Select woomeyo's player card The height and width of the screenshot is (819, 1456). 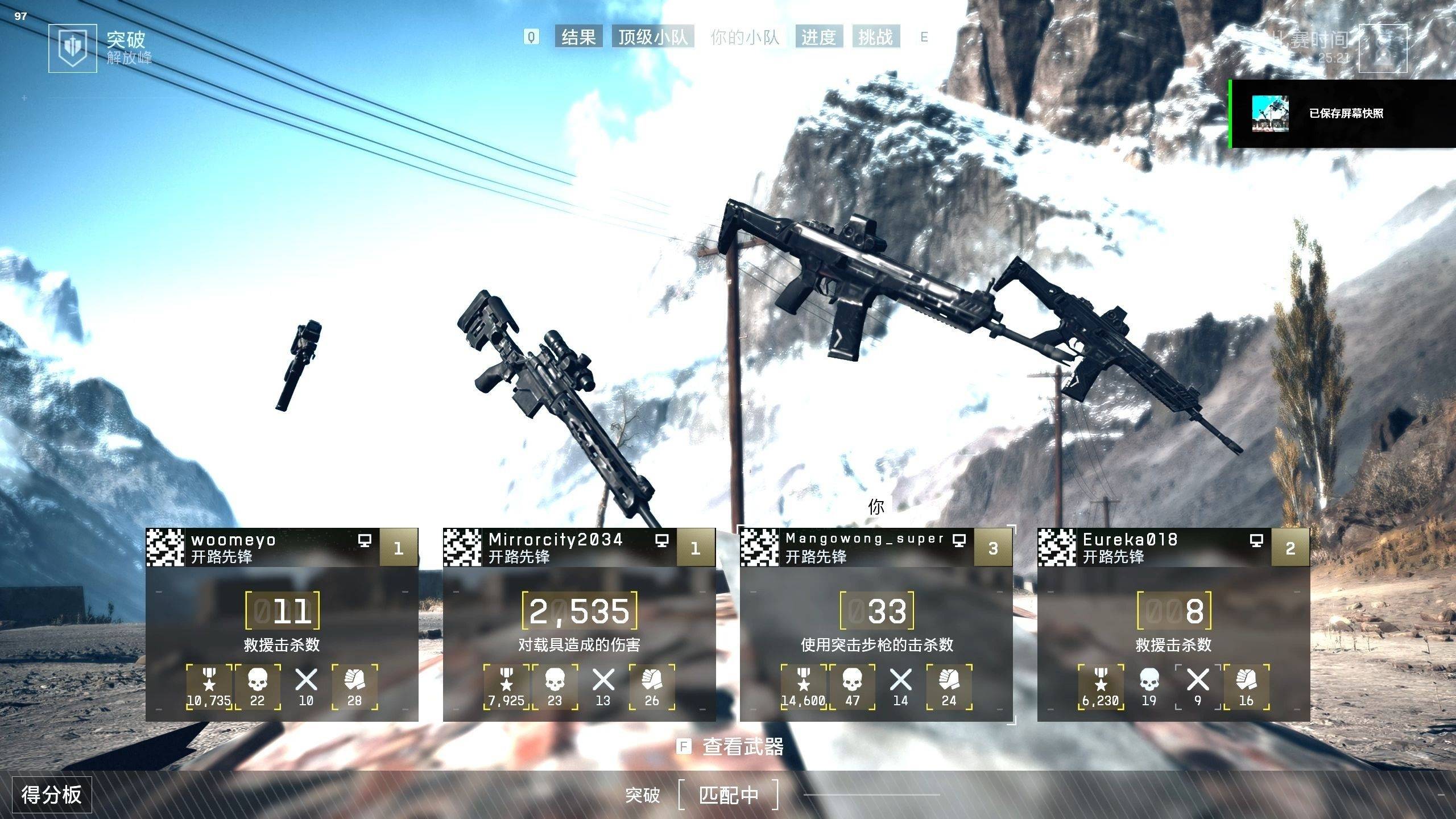pos(282,624)
